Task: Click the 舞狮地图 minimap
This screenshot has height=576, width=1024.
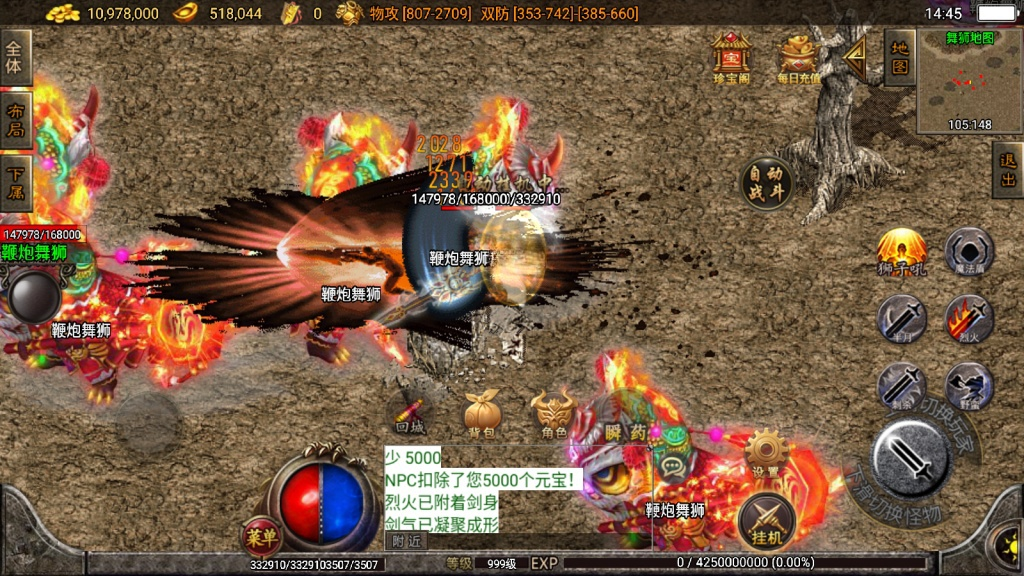Action: click(969, 82)
